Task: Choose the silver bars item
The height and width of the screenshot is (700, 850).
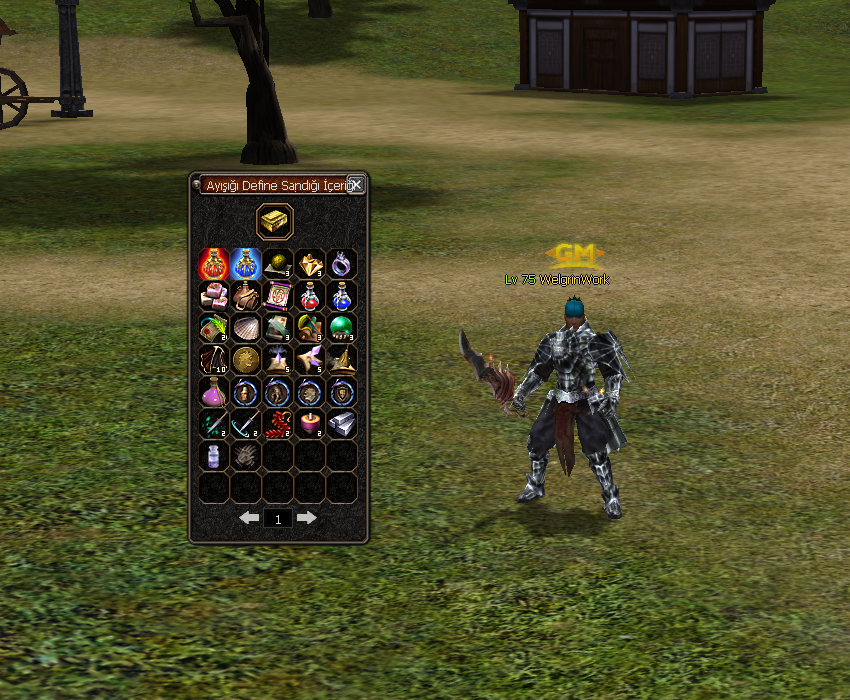Action: point(342,424)
